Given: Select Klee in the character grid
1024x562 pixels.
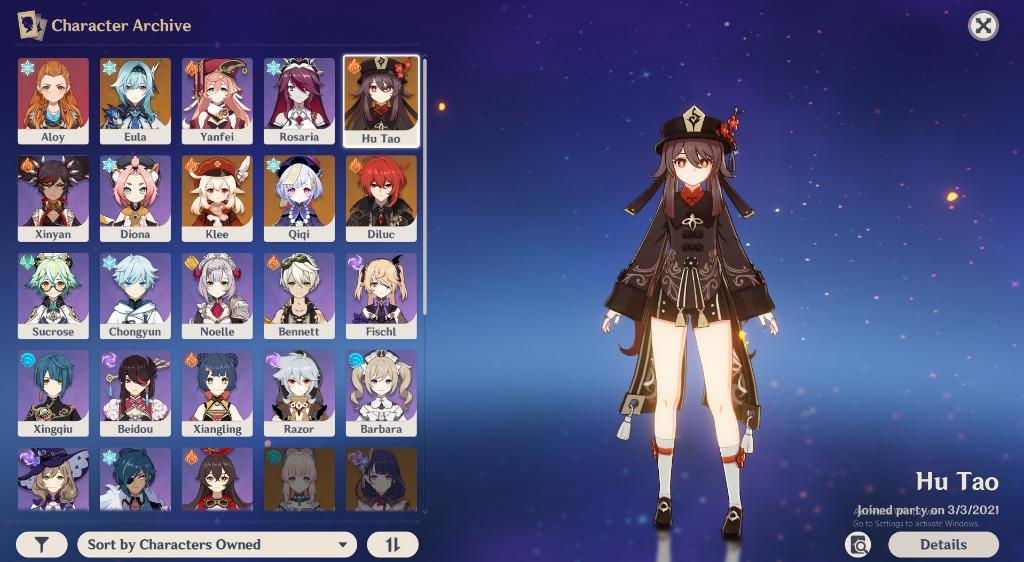Looking at the screenshot, I should (217, 198).
